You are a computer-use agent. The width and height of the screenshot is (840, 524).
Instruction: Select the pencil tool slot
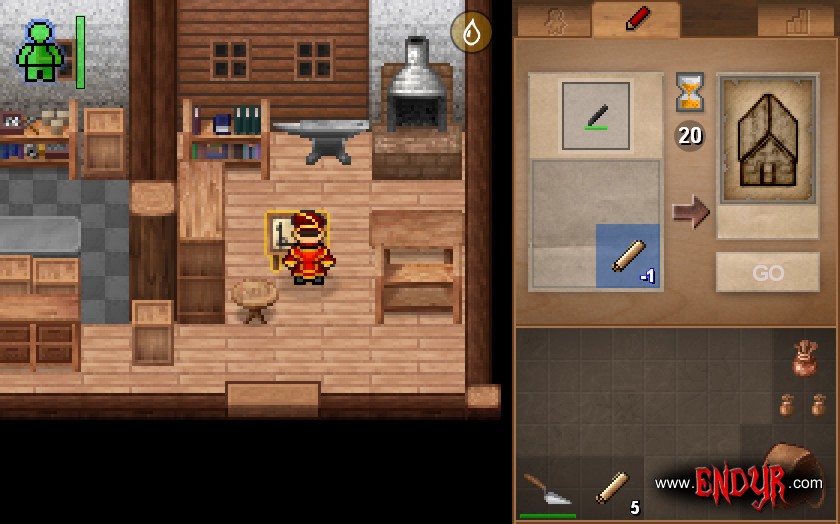click(x=596, y=116)
